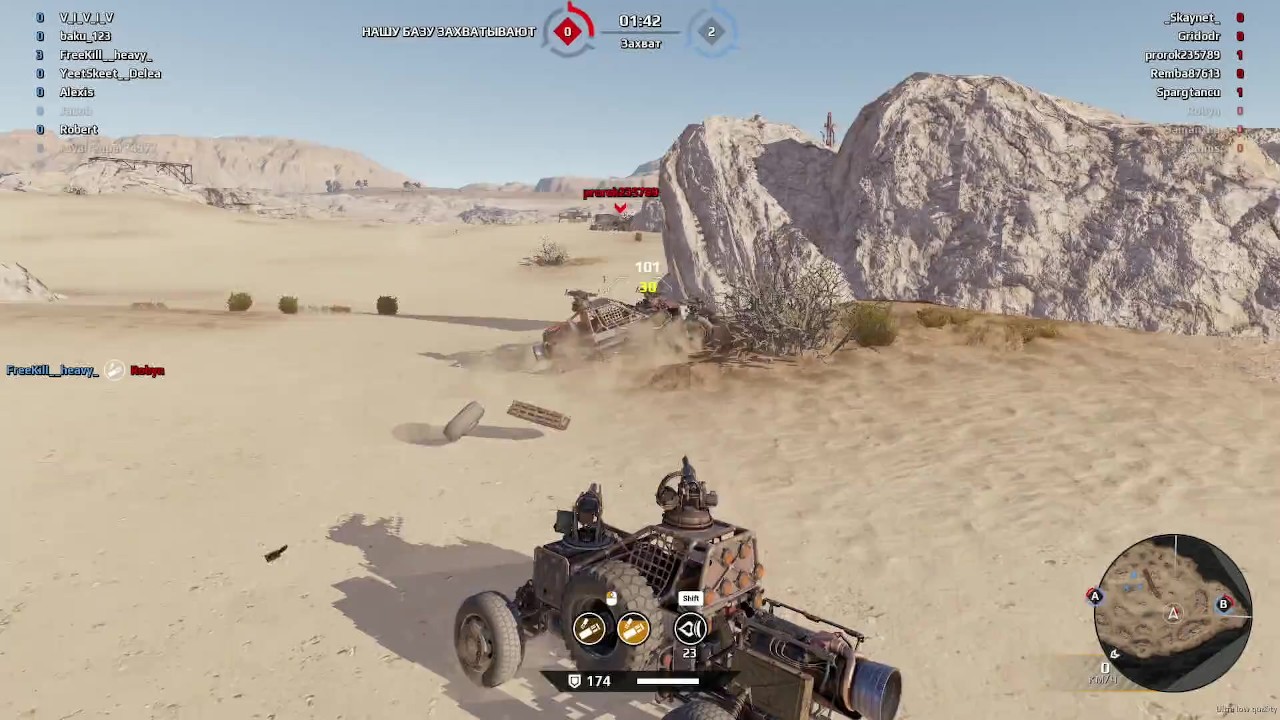The image size is (1280, 720).
Task: Click the mouse hint icon above consumables
Action: click(x=610, y=598)
